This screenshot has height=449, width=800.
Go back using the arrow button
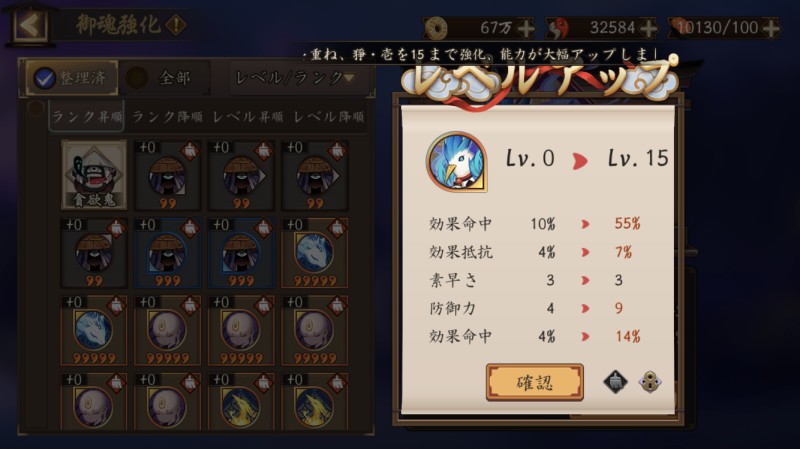[29, 25]
